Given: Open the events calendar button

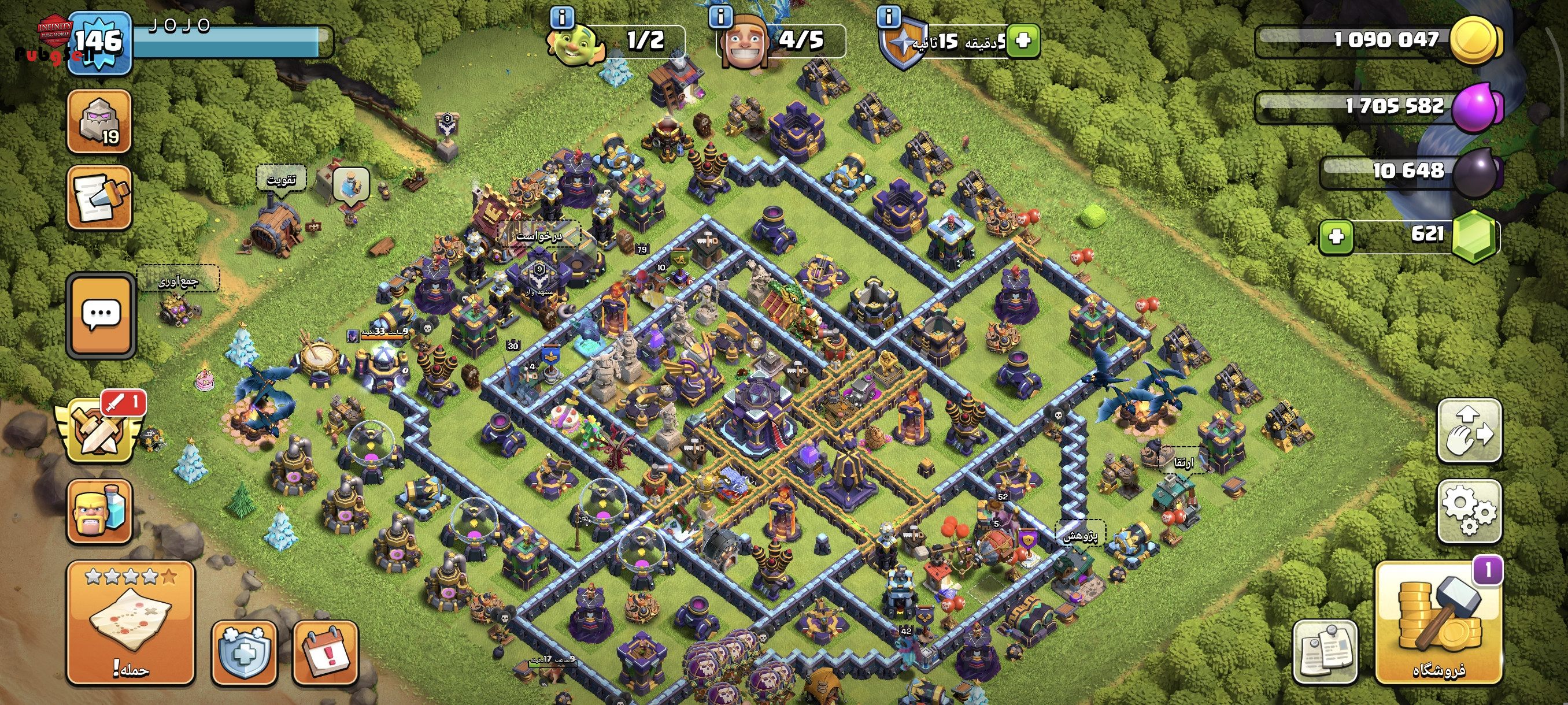Looking at the screenshot, I should click(326, 652).
